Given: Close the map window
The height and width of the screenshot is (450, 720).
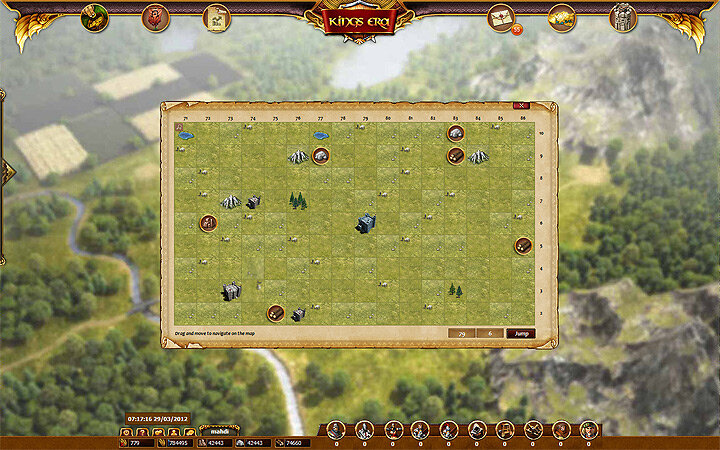Looking at the screenshot, I should pyautogui.click(x=520, y=106).
